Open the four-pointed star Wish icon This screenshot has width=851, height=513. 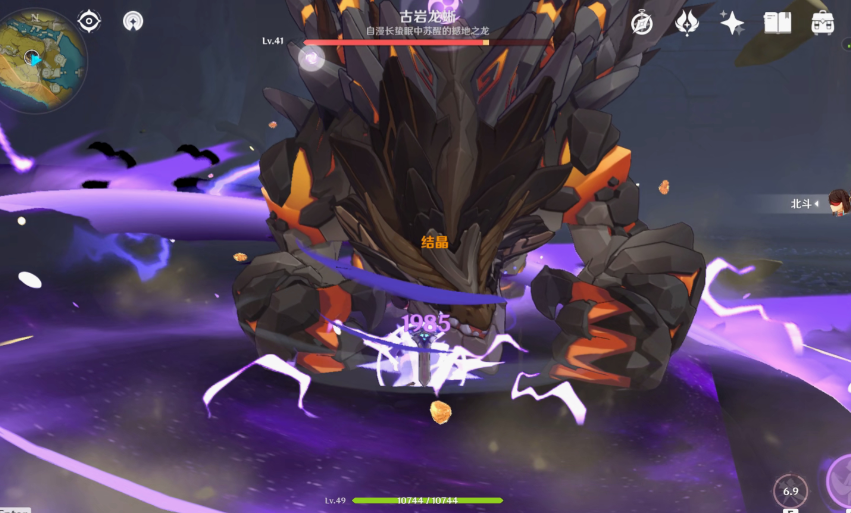(x=732, y=23)
